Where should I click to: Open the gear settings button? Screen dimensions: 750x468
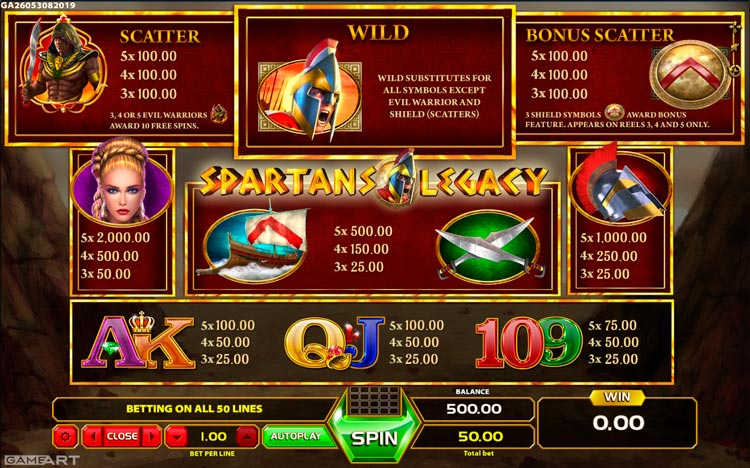(x=67, y=436)
